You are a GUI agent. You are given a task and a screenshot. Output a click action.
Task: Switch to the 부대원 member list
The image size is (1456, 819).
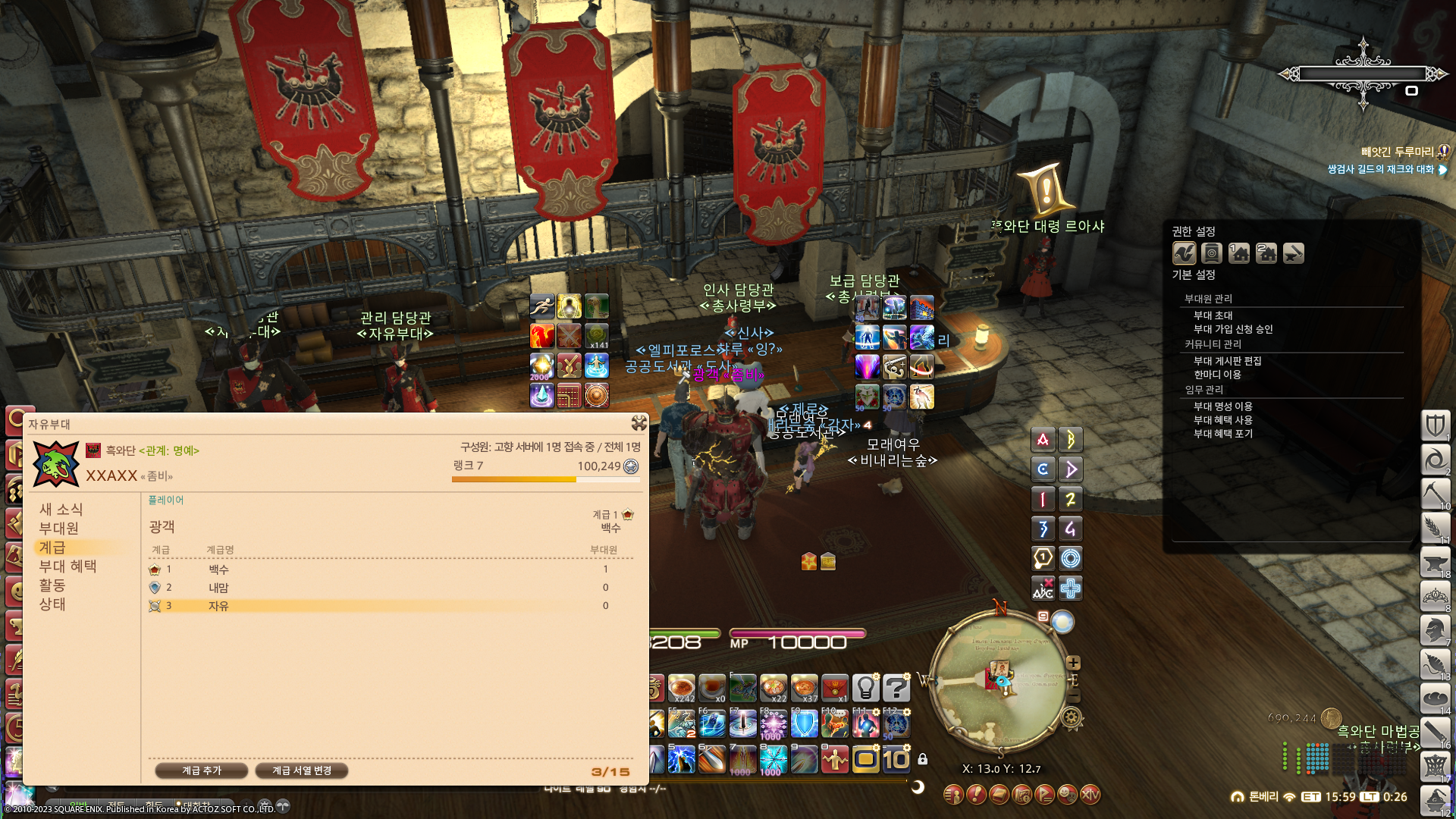59,529
